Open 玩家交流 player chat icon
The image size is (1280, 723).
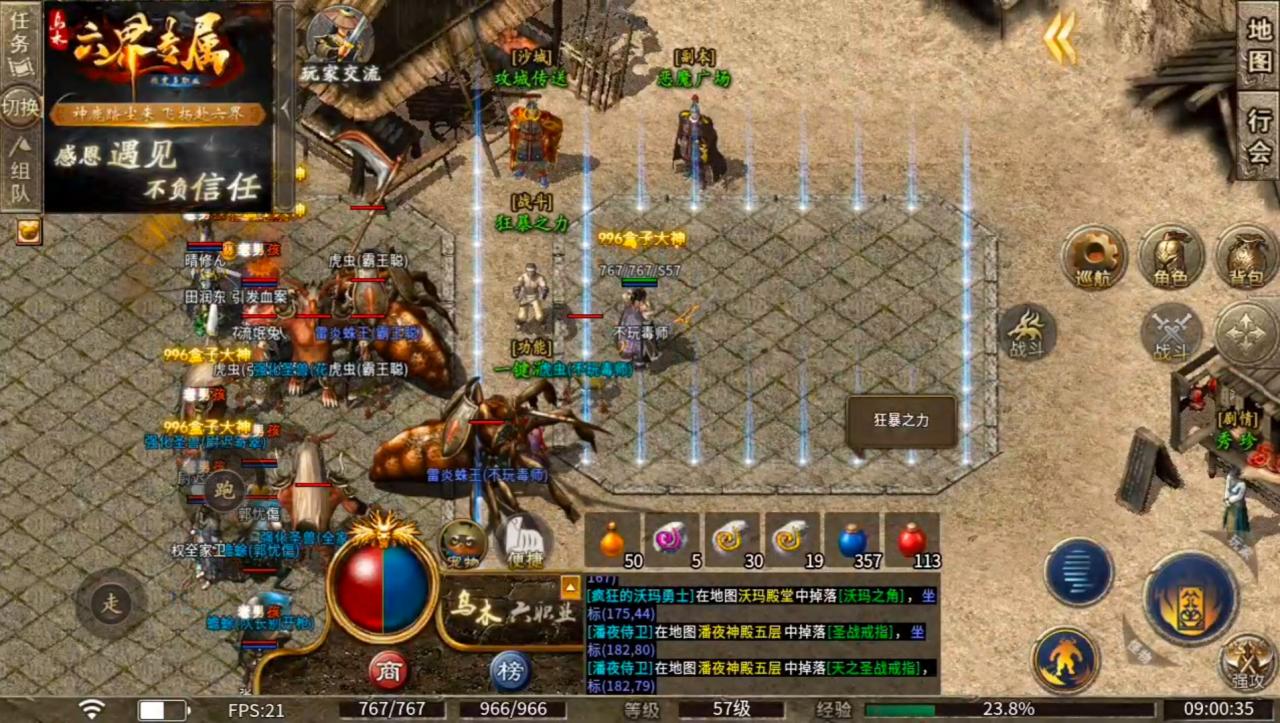341,45
